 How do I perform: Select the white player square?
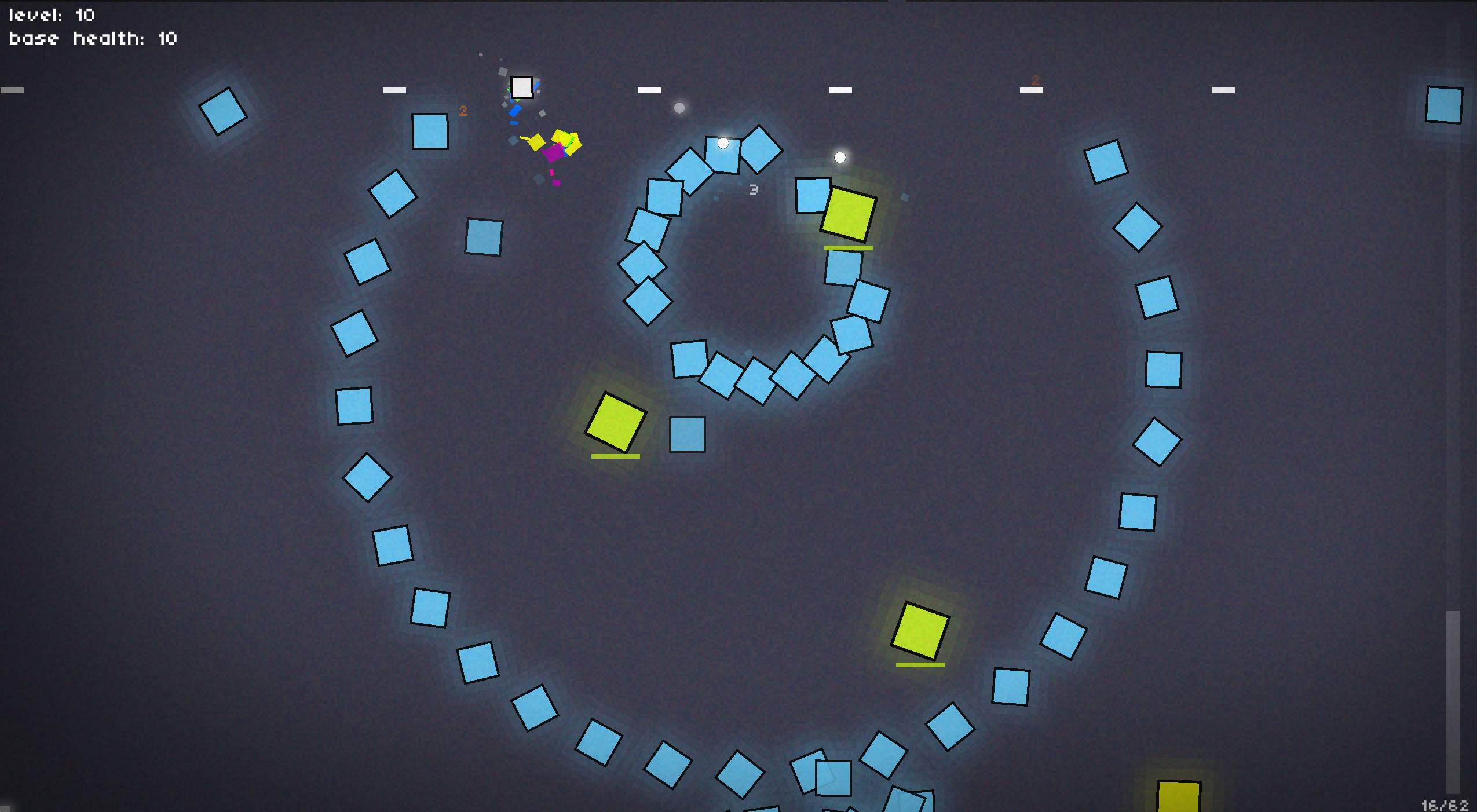[x=523, y=87]
